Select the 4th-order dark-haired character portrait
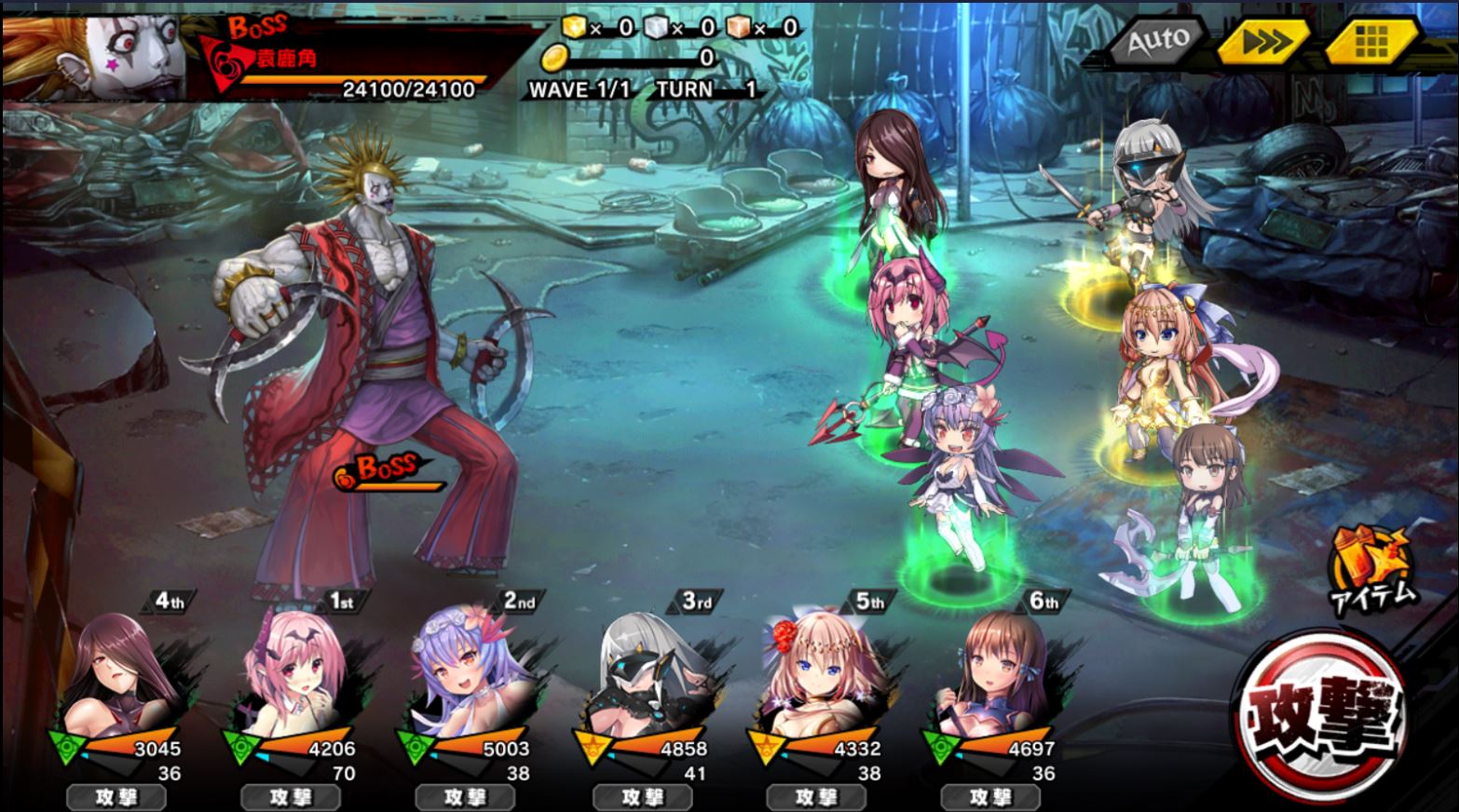Screen dimensions: 1459x812 121,678
